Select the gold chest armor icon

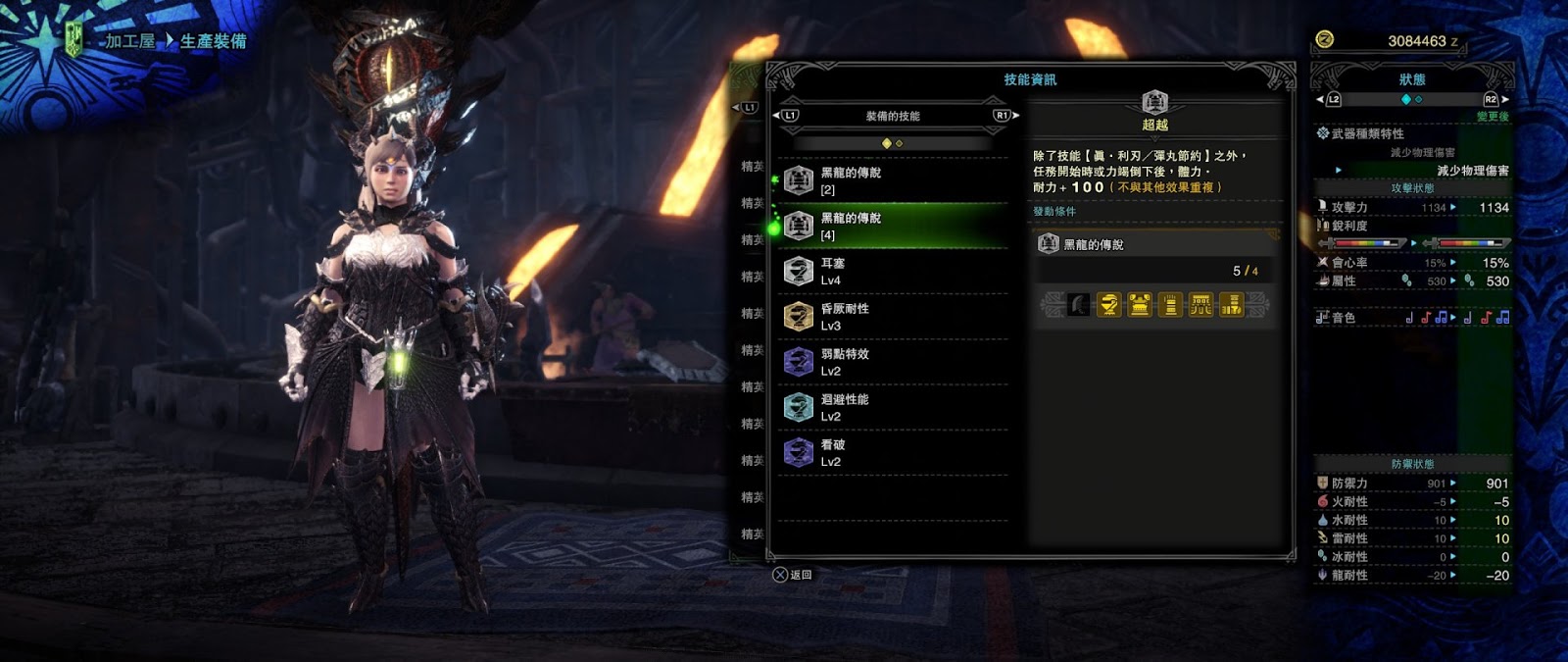1139,305
